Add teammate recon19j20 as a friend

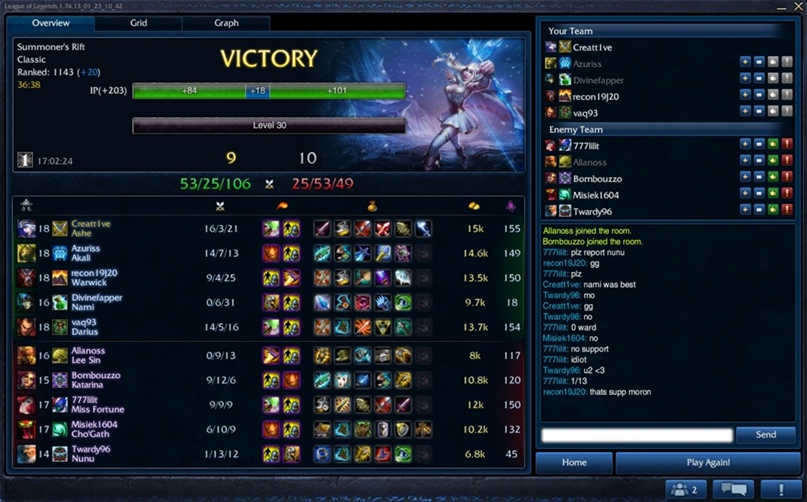(x=745, y=96)
